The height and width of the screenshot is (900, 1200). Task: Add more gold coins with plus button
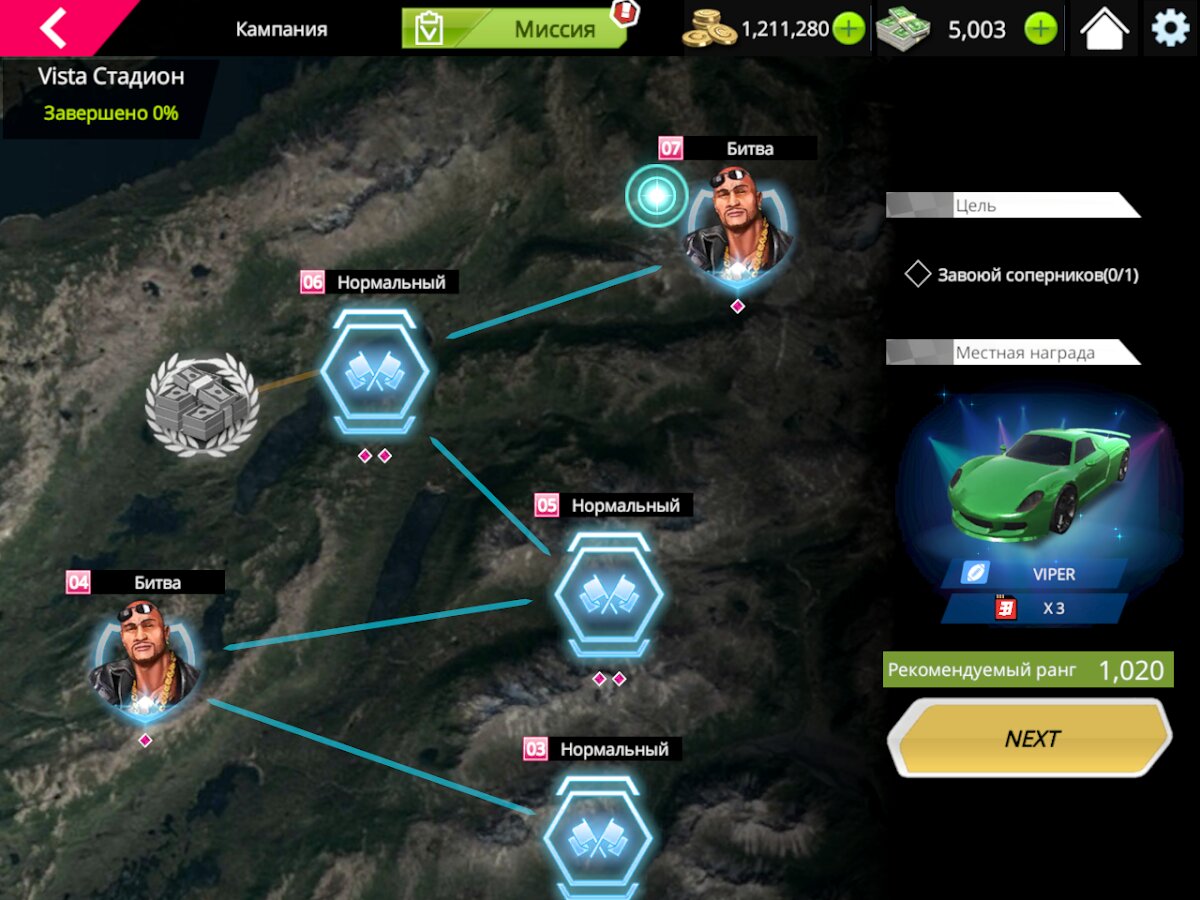848,29
